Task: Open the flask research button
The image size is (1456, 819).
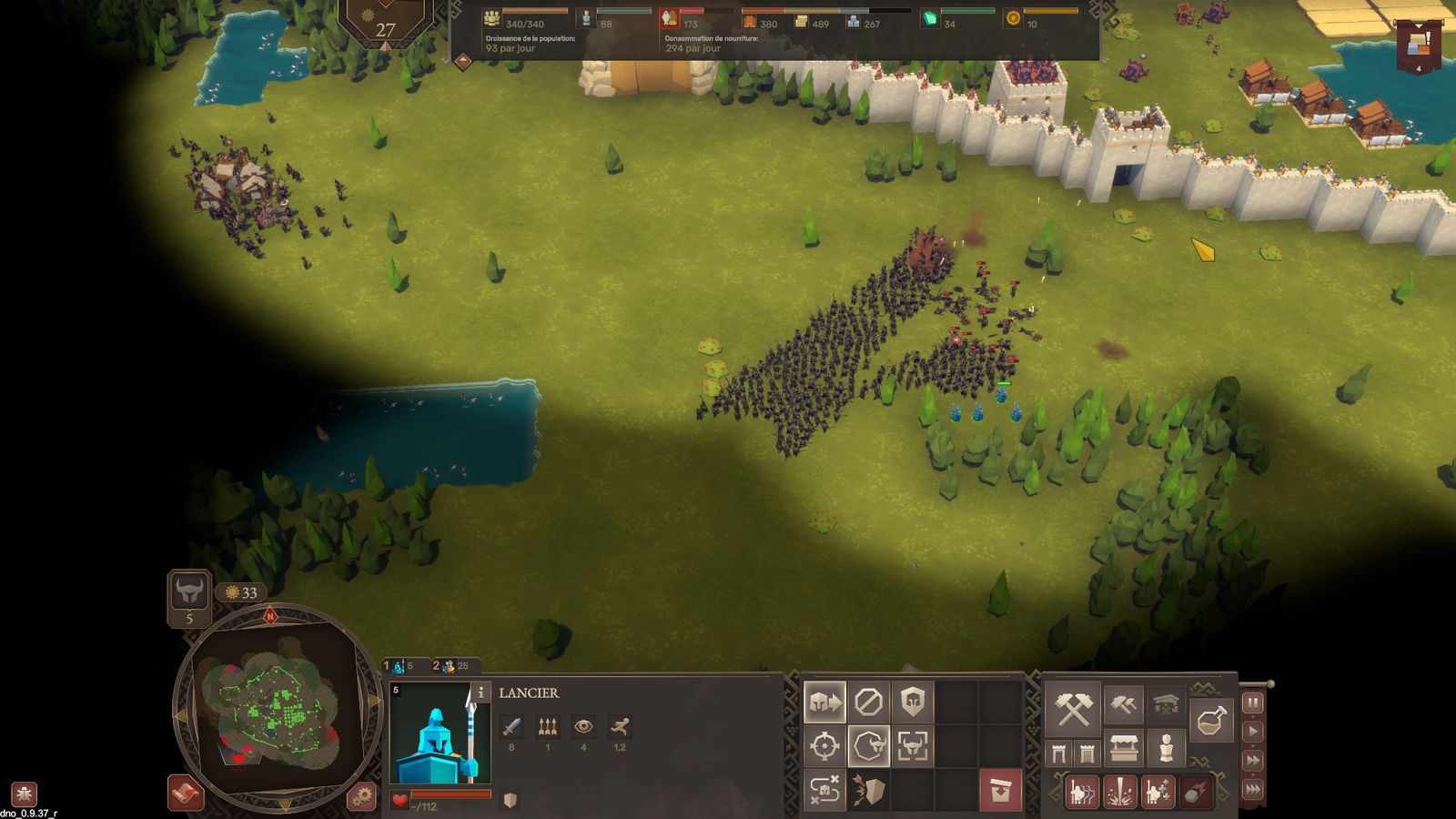Action: (1210, 721)
